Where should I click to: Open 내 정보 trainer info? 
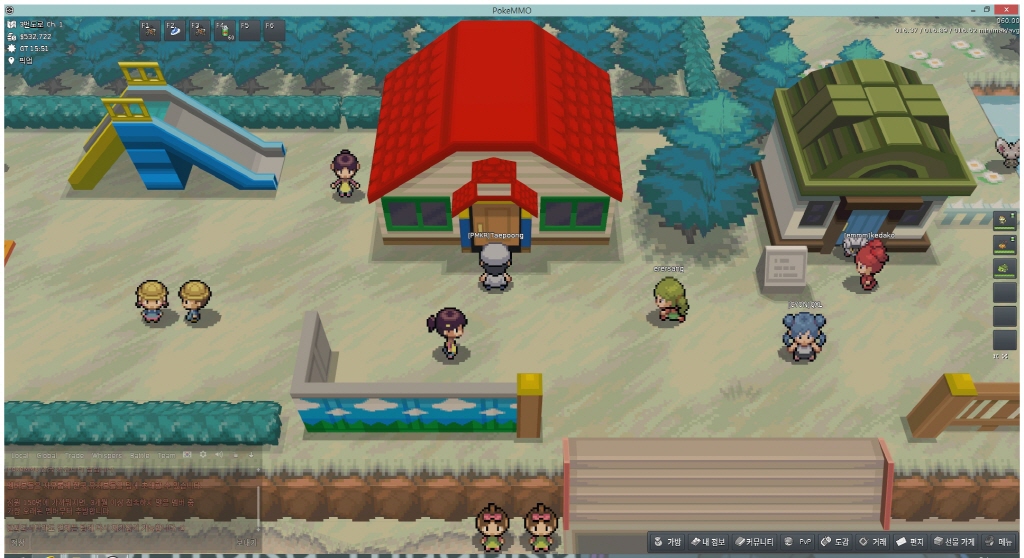coord(711,542)
